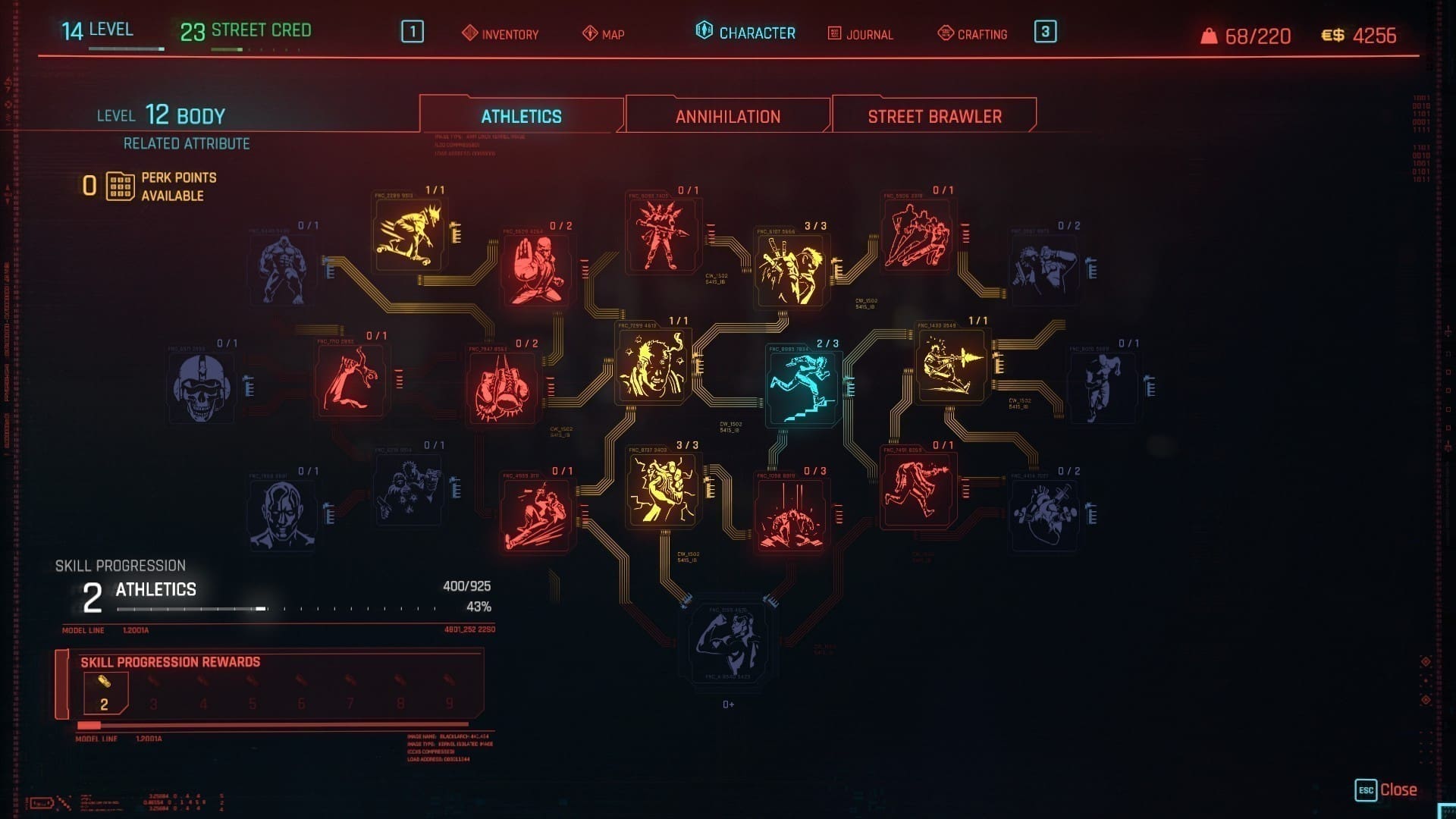1456x819 pixels.
Task: Select the boxing gloves perk
Action: pyautogui.click(x=501, y=388)
